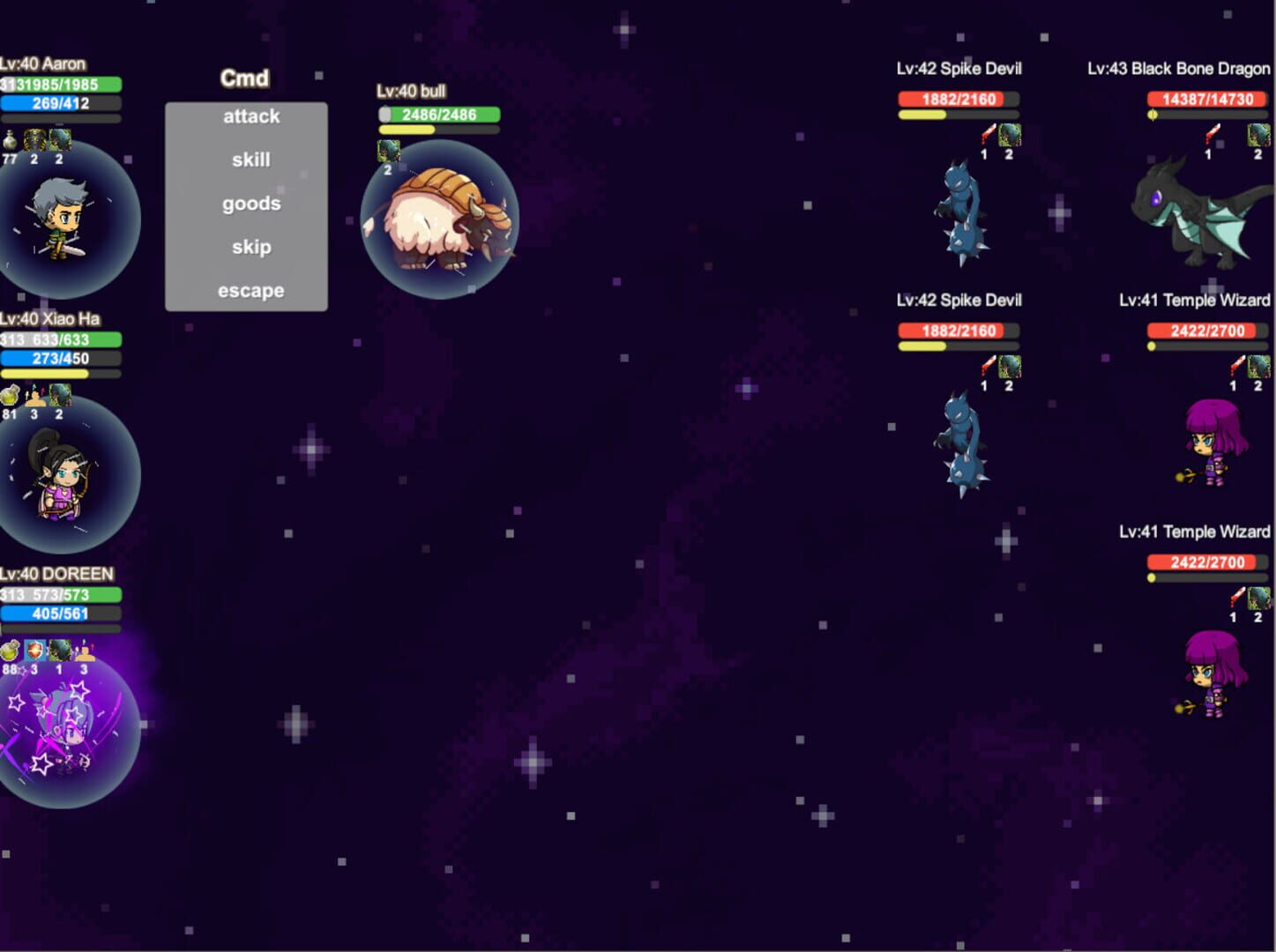Open the Cmd command panel header

(244, 78)
